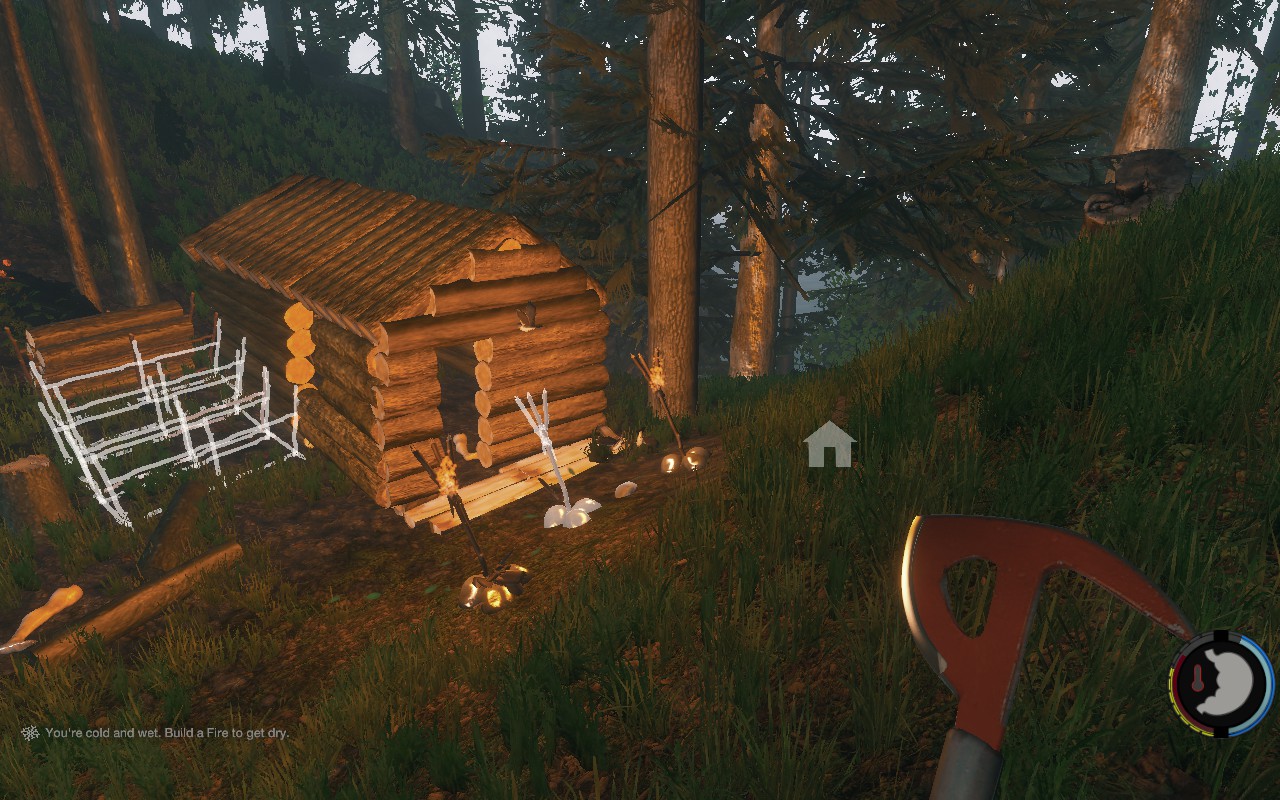Click the circular survival status gauge

coord(1221,683)
